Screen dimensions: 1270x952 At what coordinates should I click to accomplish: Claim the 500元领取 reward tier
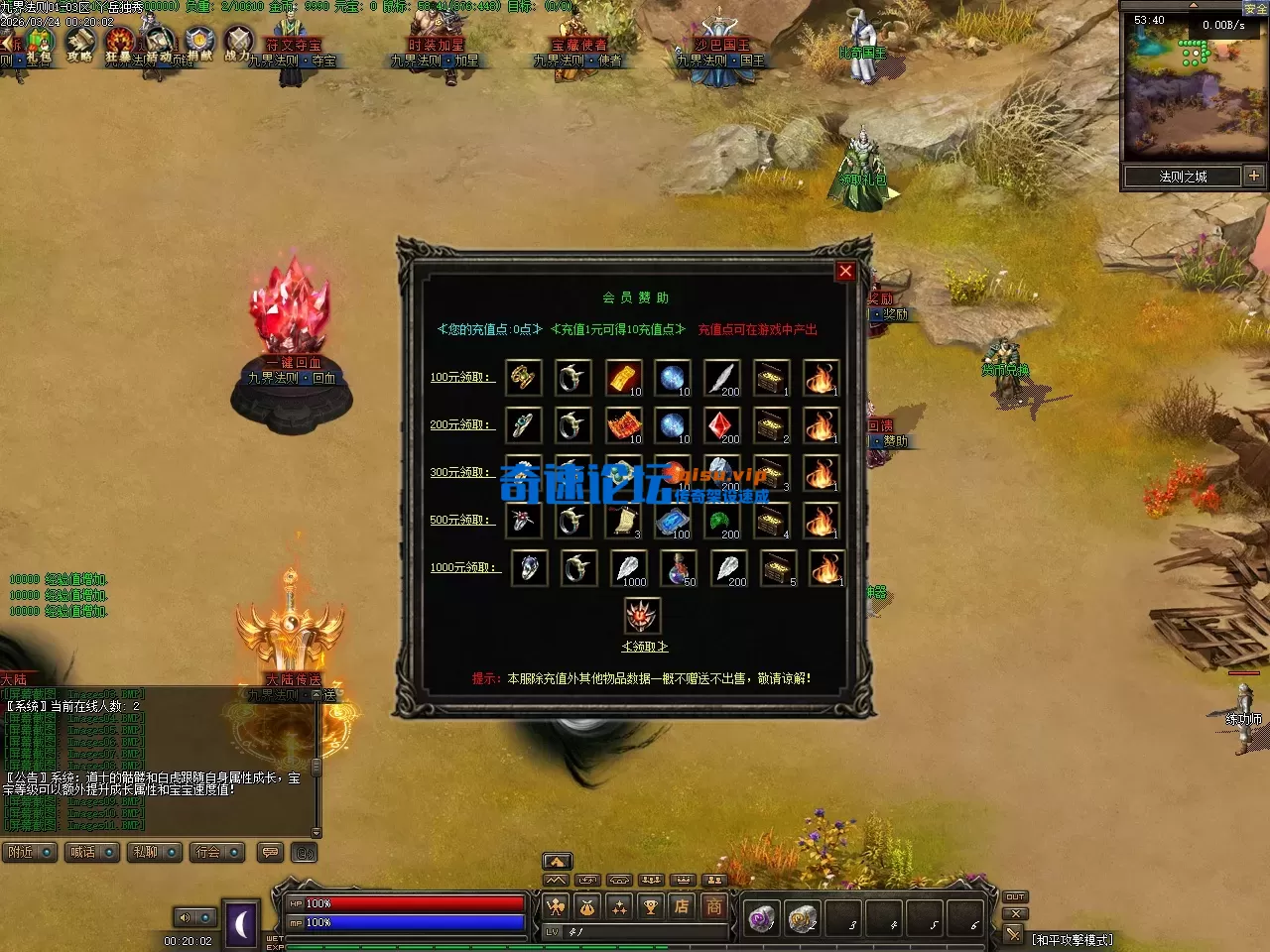pos(460,521)
